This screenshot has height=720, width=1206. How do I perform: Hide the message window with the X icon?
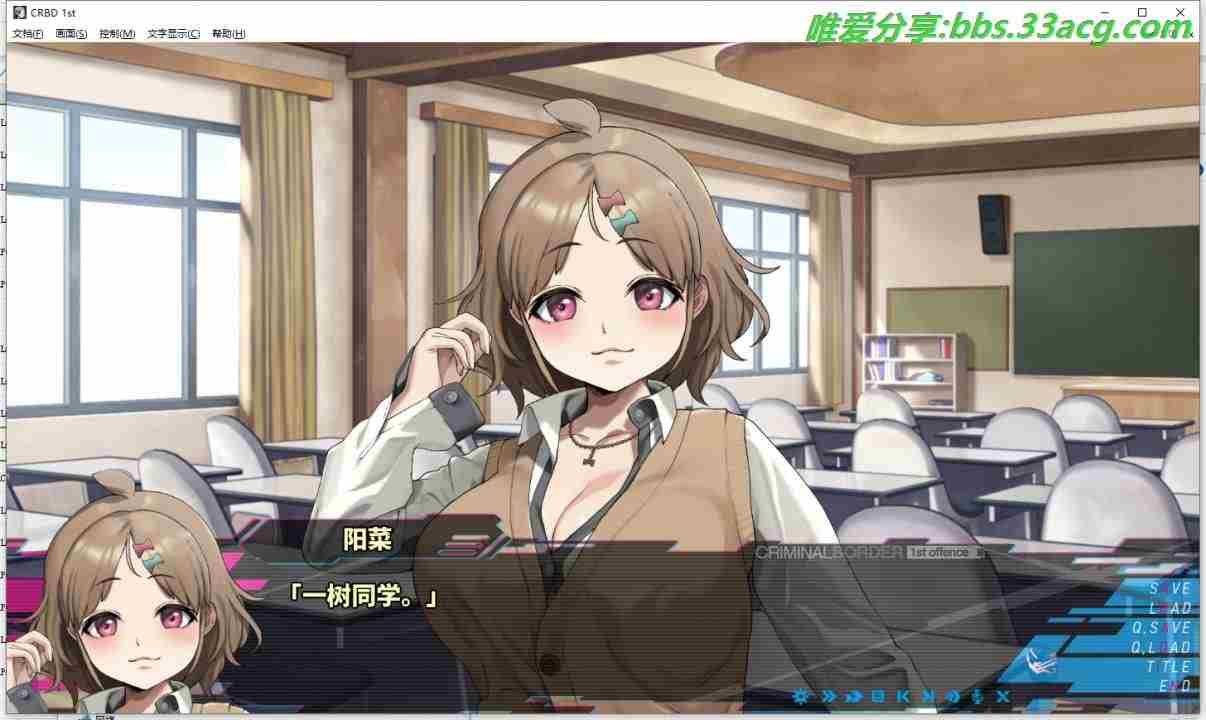tap(1003, 696)
